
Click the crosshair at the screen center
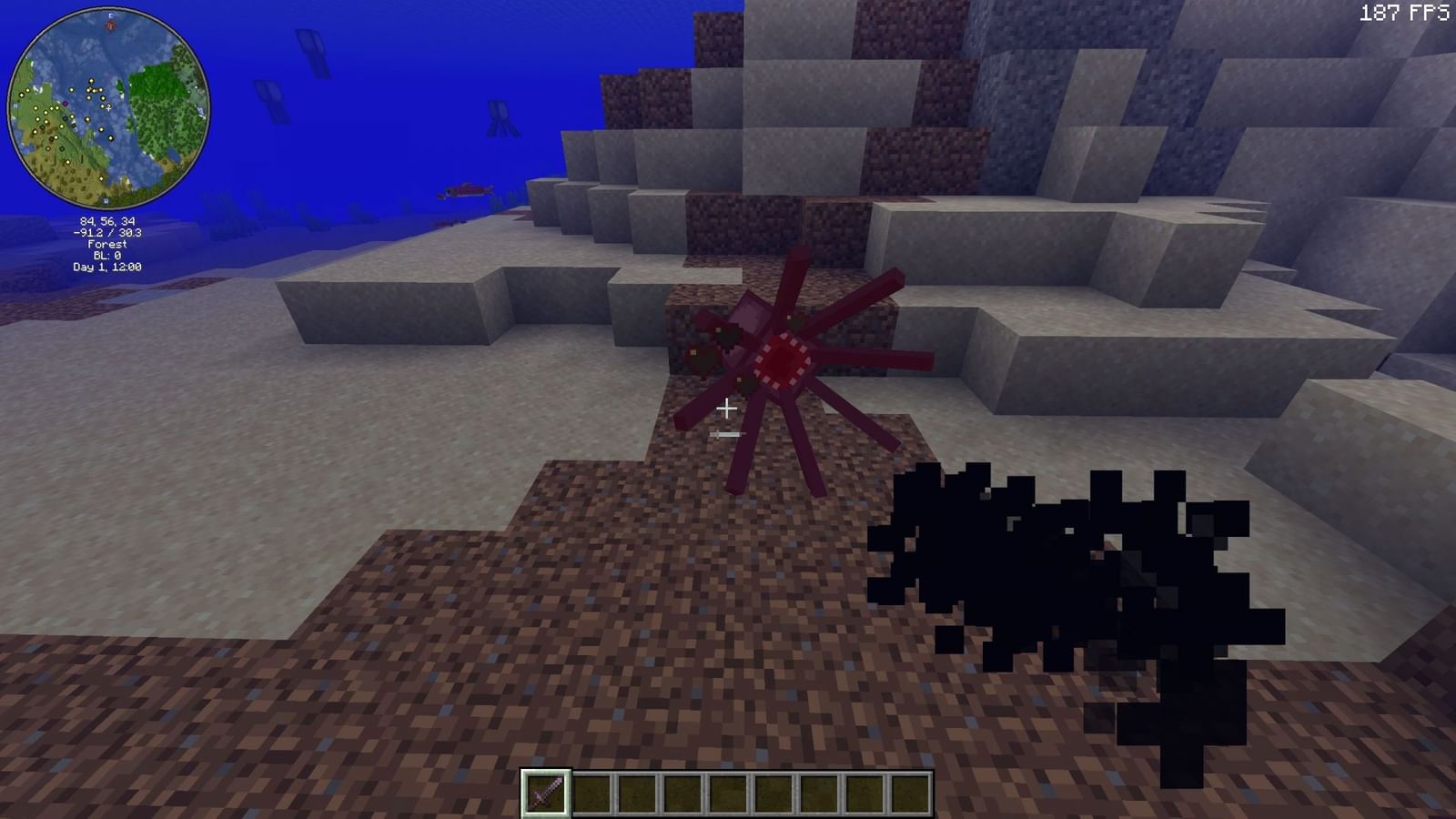[727, 409]
